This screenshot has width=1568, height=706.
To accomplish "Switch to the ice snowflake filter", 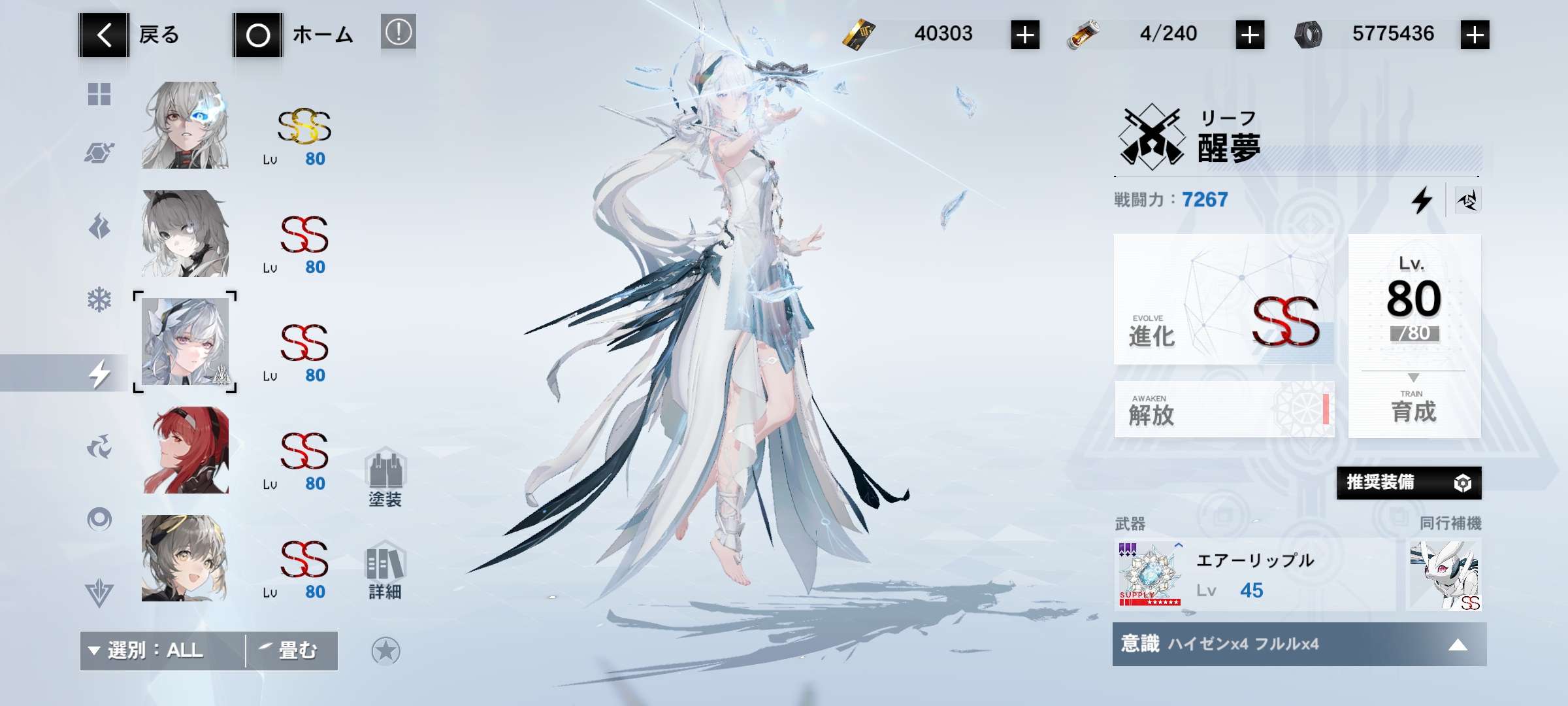I will 99,300.
